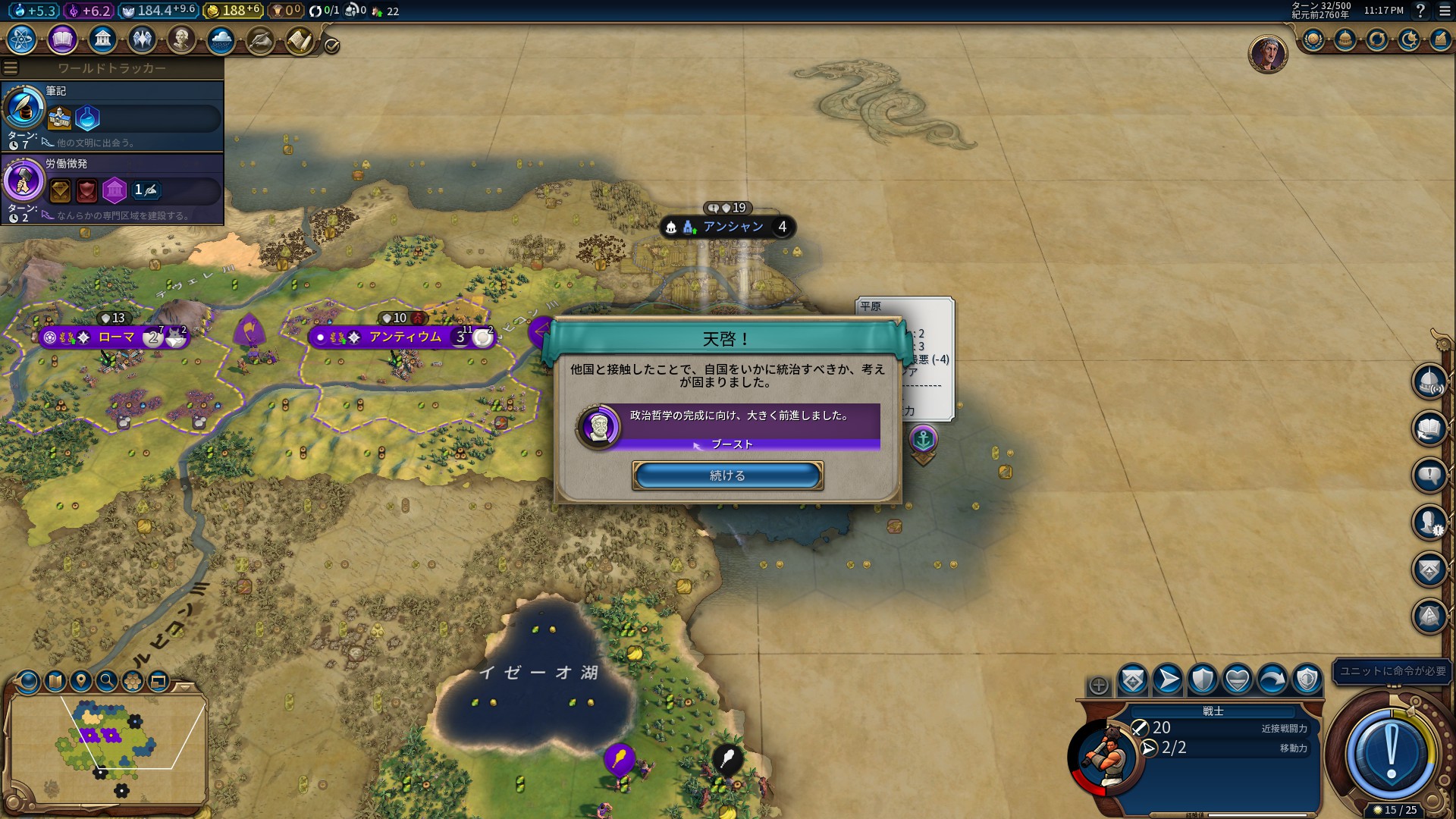Screen dimensions: 1456x819
Task: Choose the skip turn curved arrow action
Action: coord(1272,679)
